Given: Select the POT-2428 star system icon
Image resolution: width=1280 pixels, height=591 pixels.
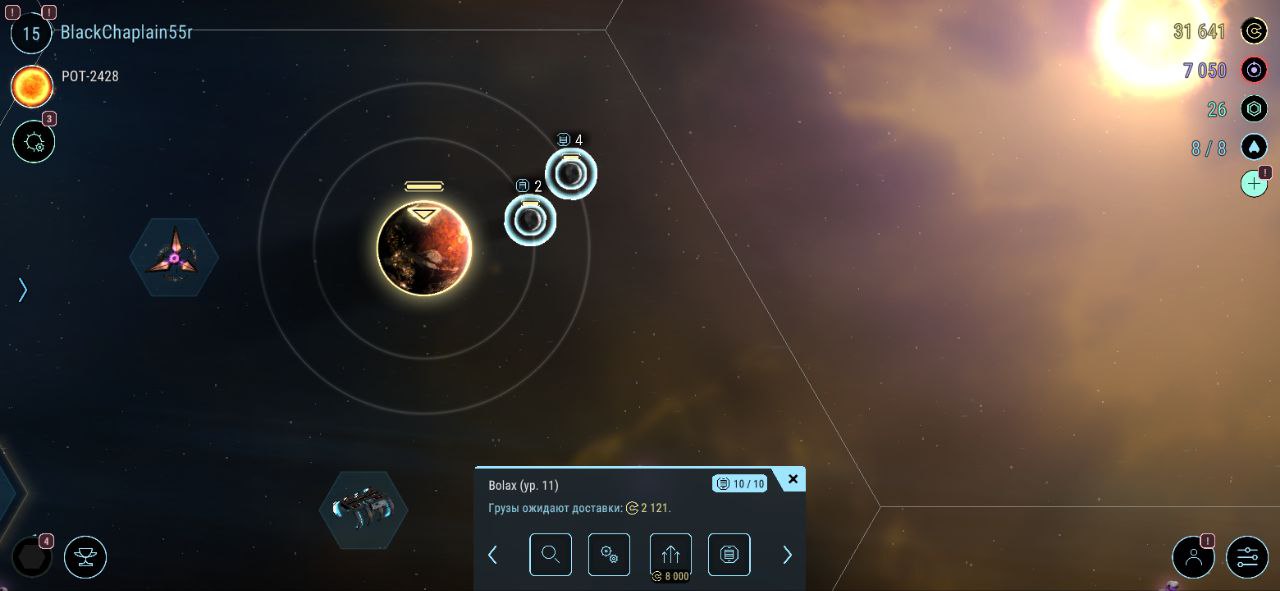Looking at the screenshot, I should (32, 86).
